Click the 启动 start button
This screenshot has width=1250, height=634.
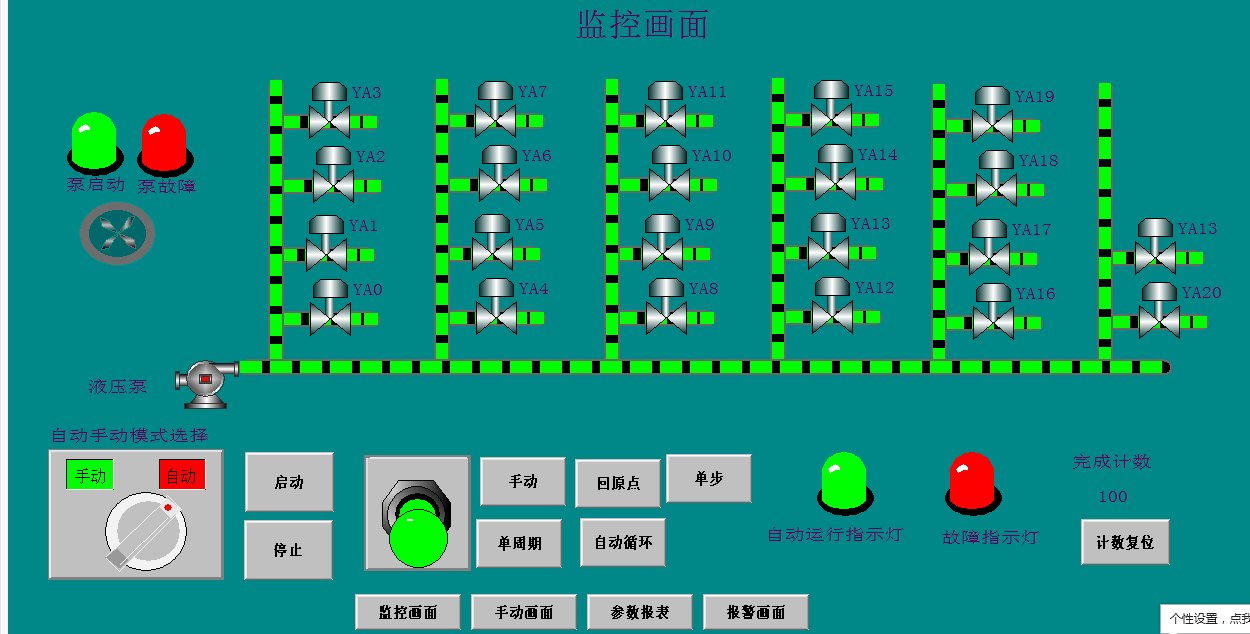tap(289, 482)
